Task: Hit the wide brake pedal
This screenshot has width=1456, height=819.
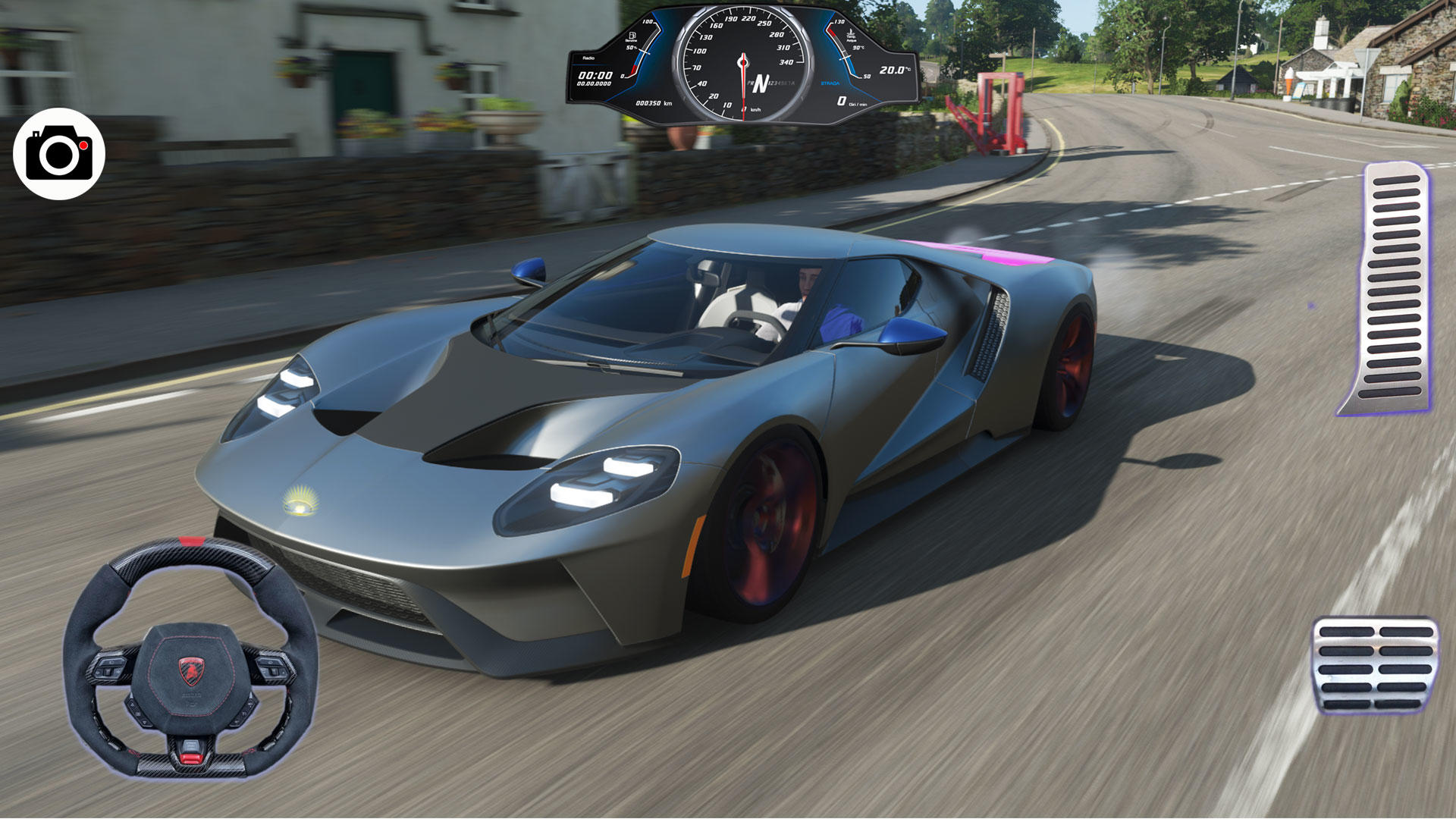Action: pyautogui.click(x=1375, y=666)
